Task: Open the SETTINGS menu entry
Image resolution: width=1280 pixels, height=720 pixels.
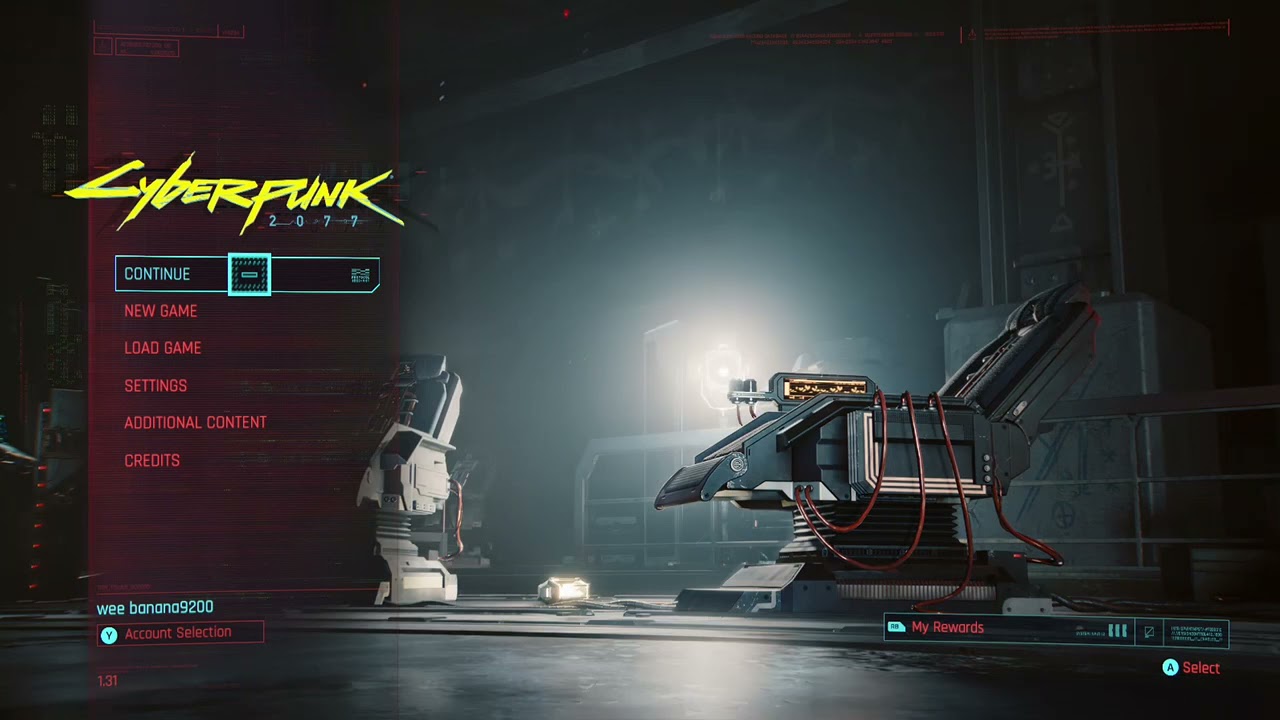Action: point(156,385)
